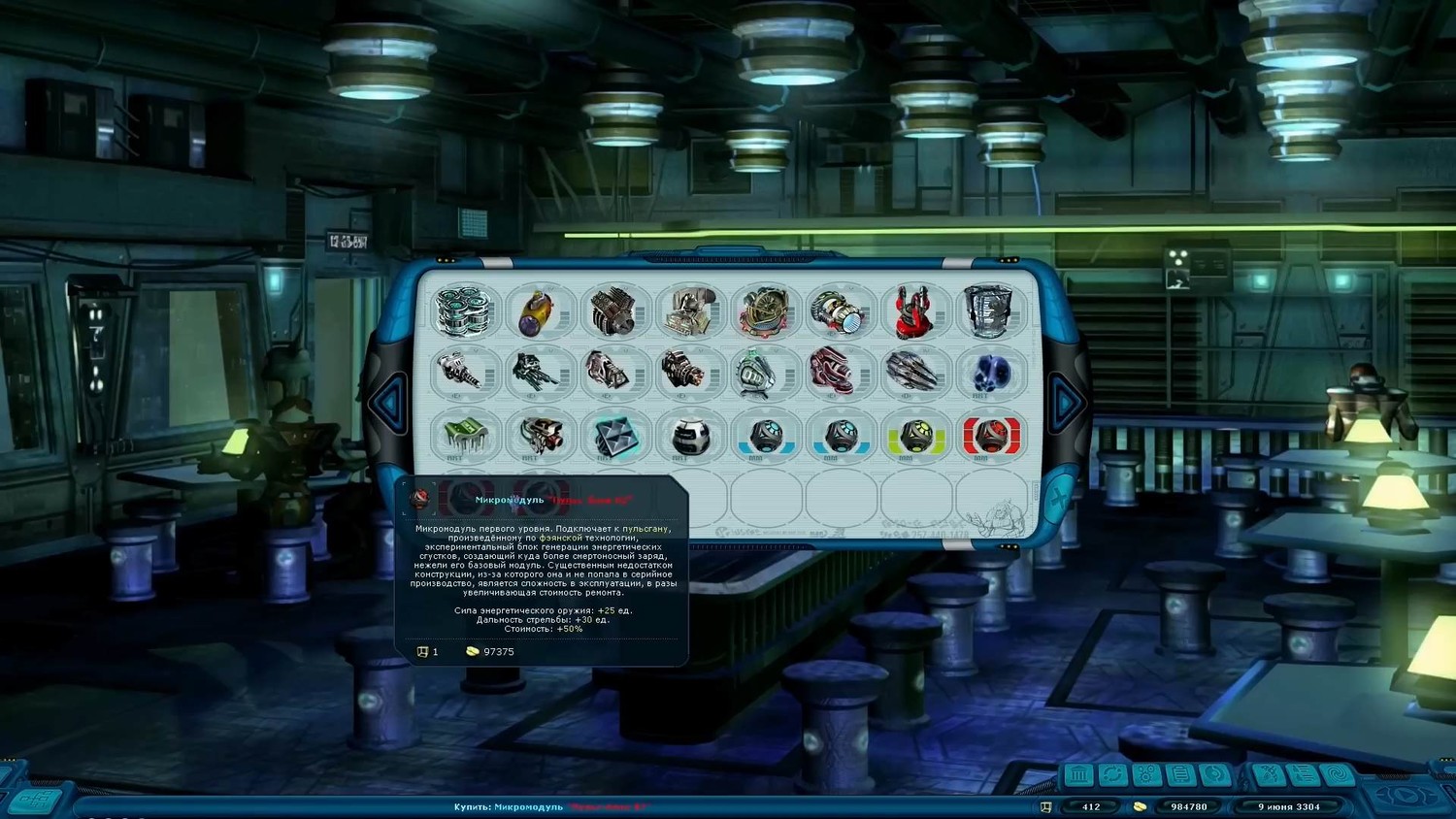Pick the cyan crystal cube artifact
1456x819 pixels.
pyautogui.click(x=614, y=436)
